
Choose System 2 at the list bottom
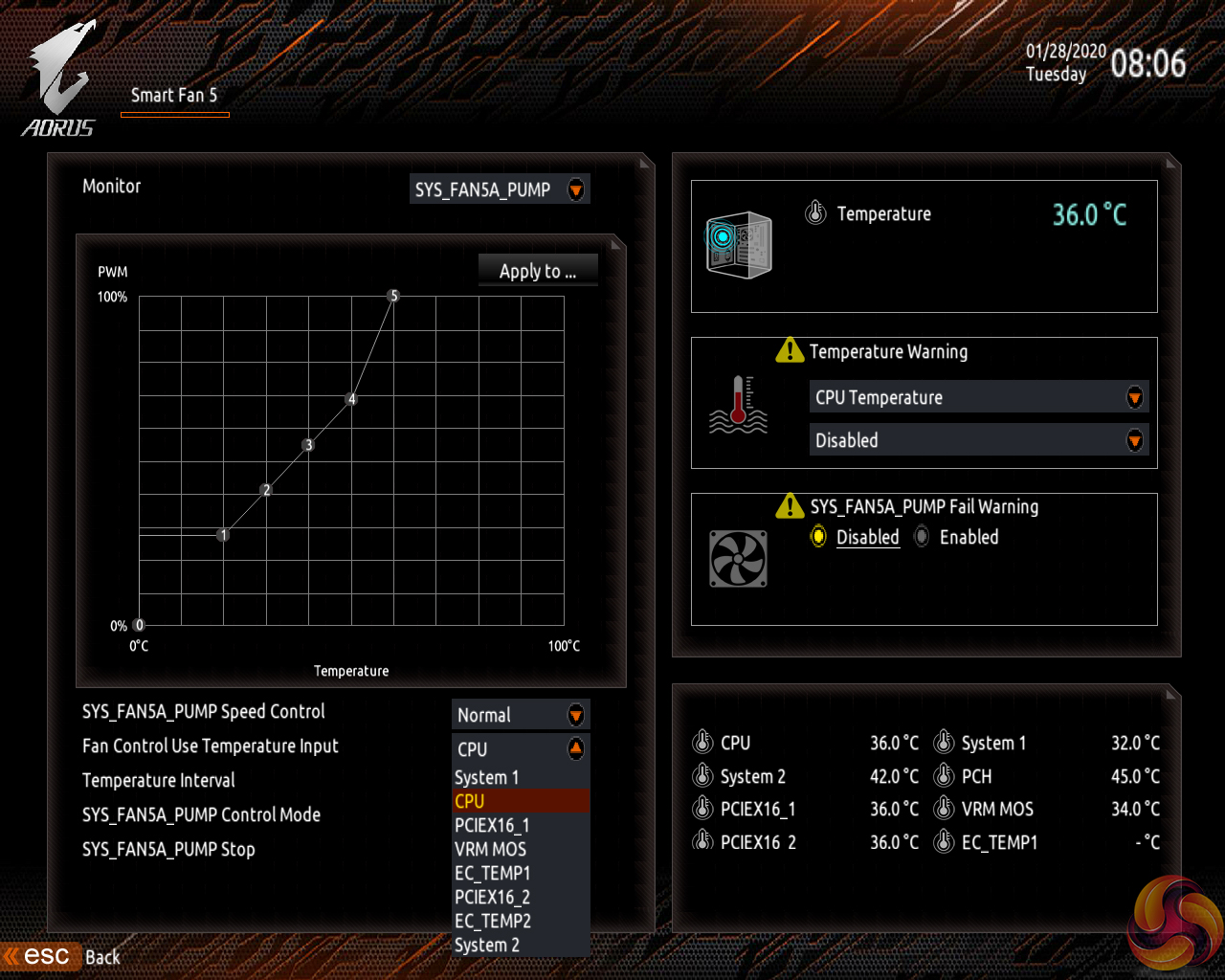point(487,945)
